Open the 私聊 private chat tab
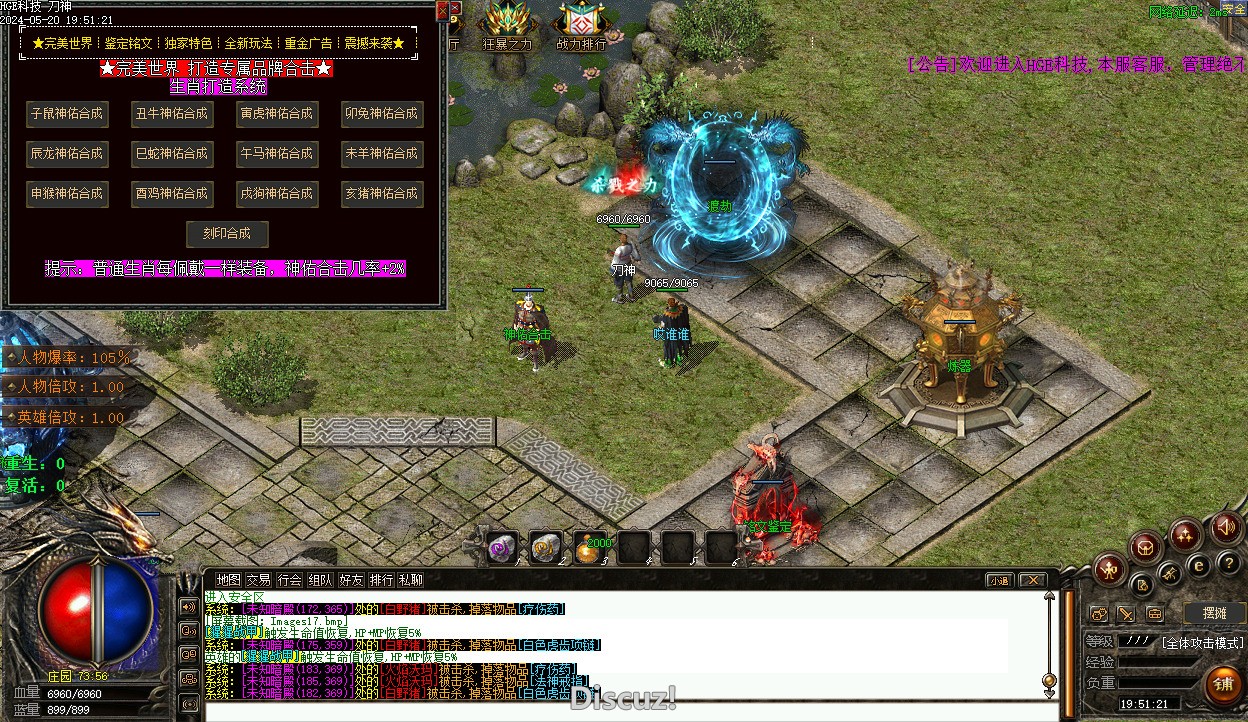This screenshot has width=1248, height=722. click(x=411, y=580)
